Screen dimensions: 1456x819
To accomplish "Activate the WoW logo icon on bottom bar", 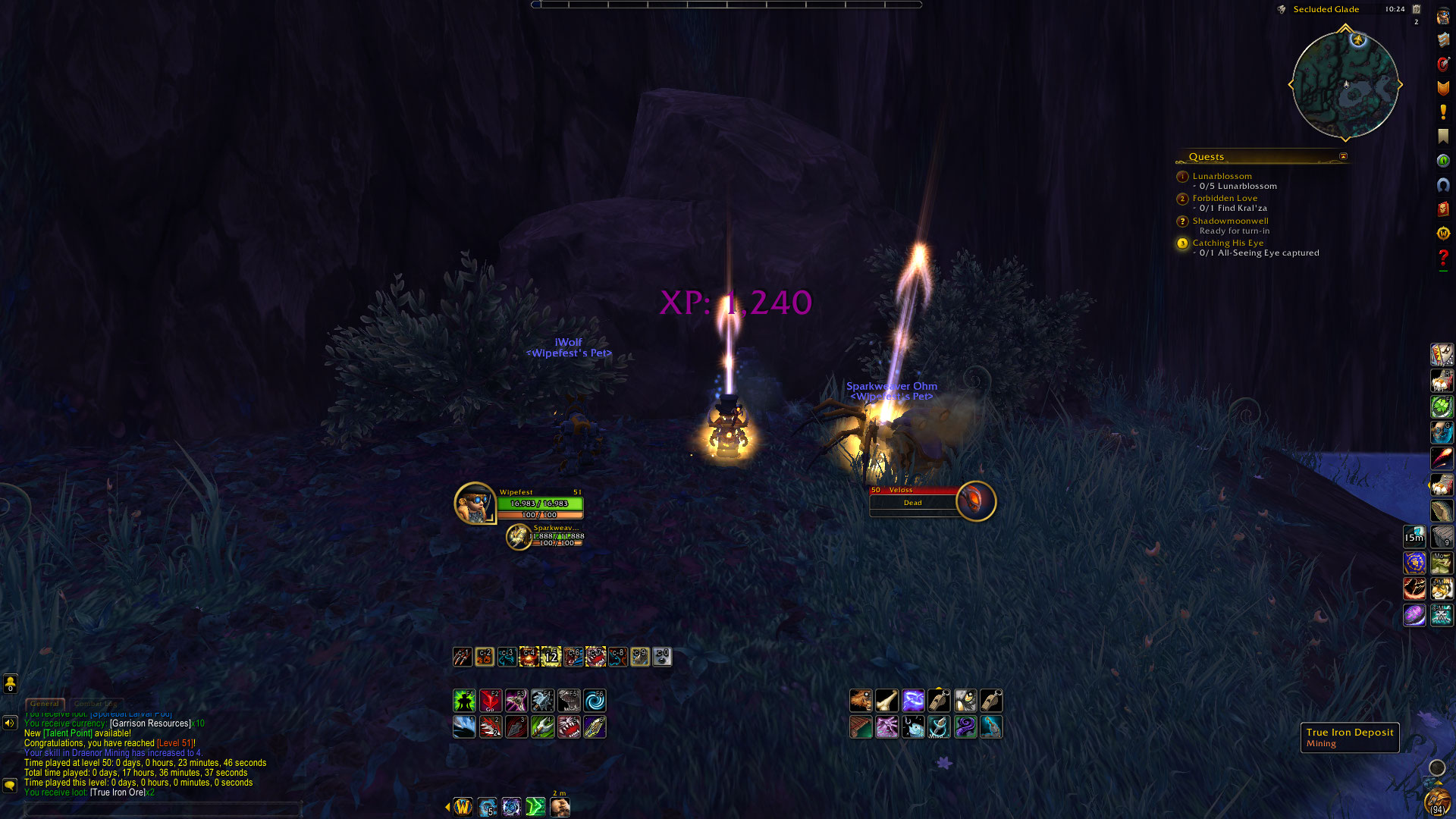I will pyautogui.click(x=463, y=807).
